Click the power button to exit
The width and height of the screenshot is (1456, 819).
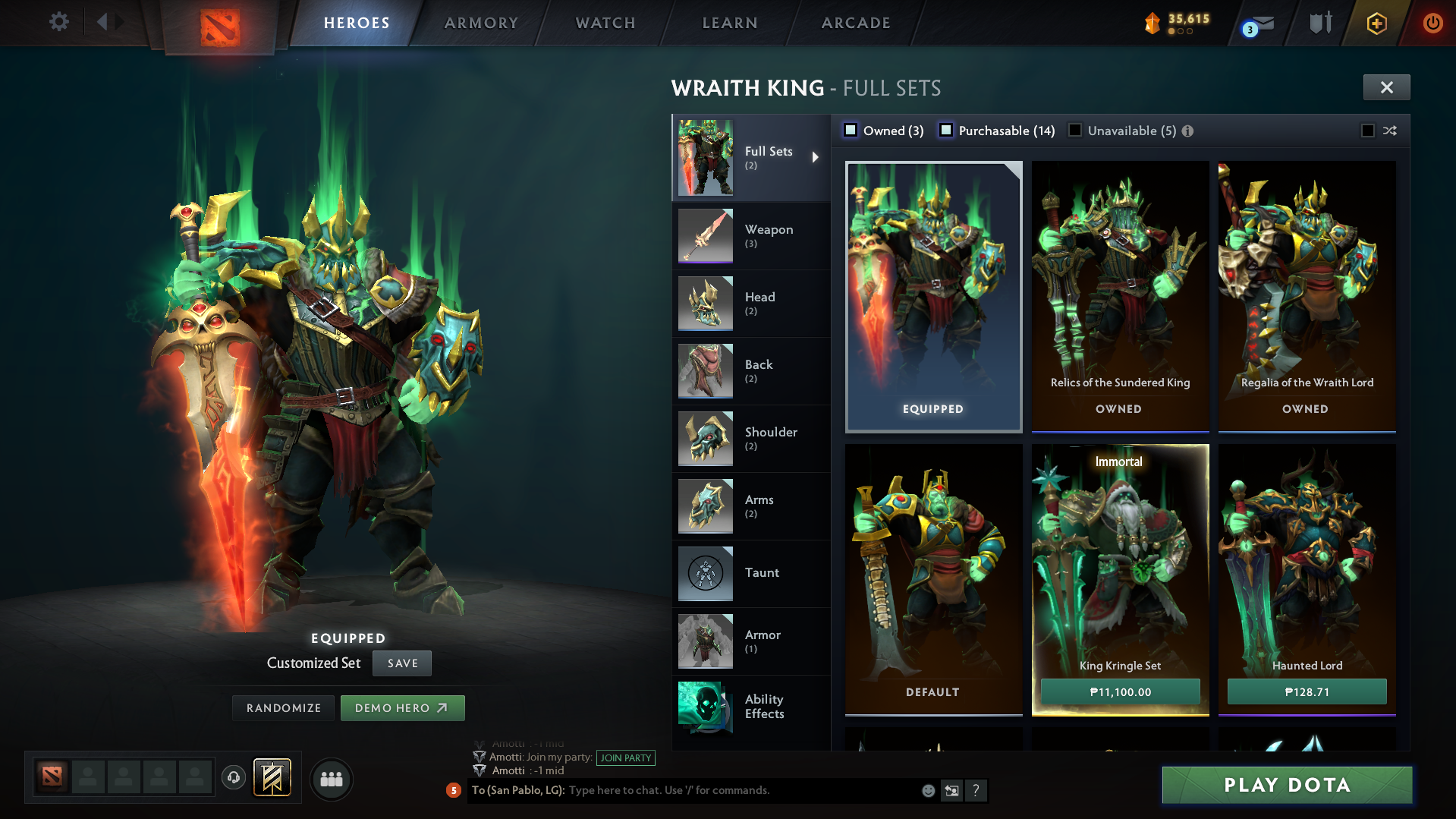tap(1432, 23)
